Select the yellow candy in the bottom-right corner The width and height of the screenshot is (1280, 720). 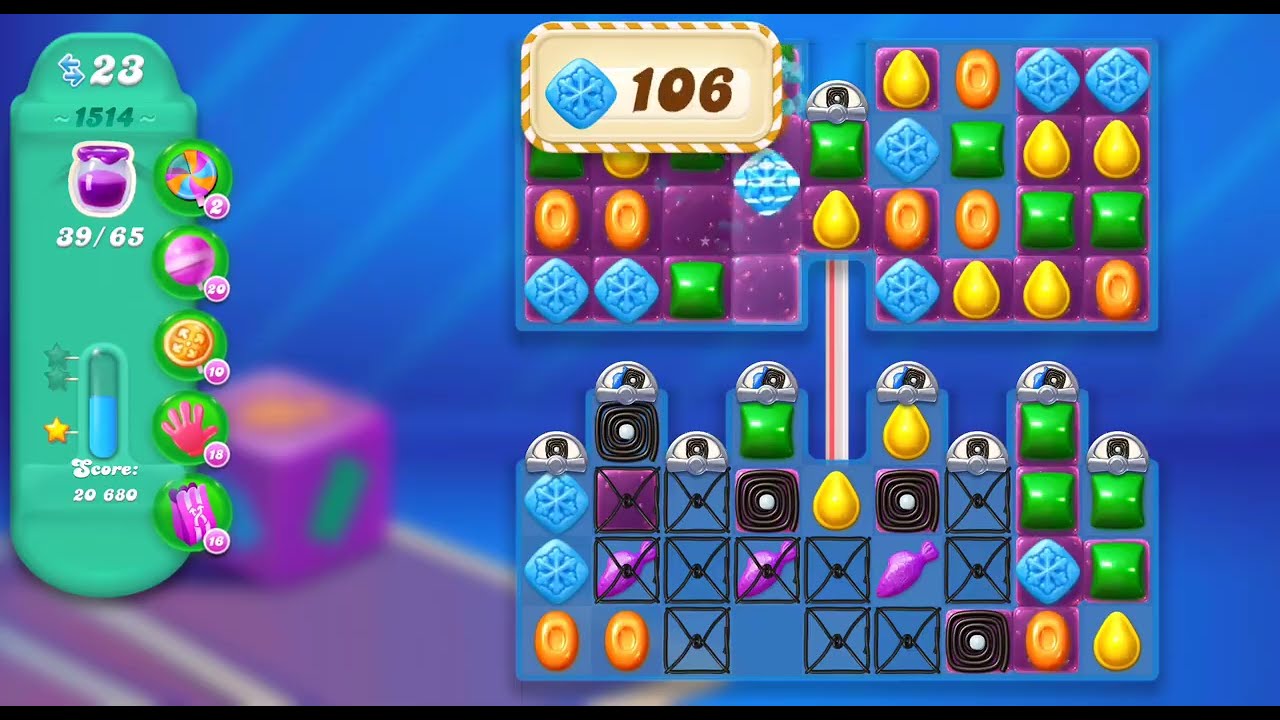(x=1117, y=640)
